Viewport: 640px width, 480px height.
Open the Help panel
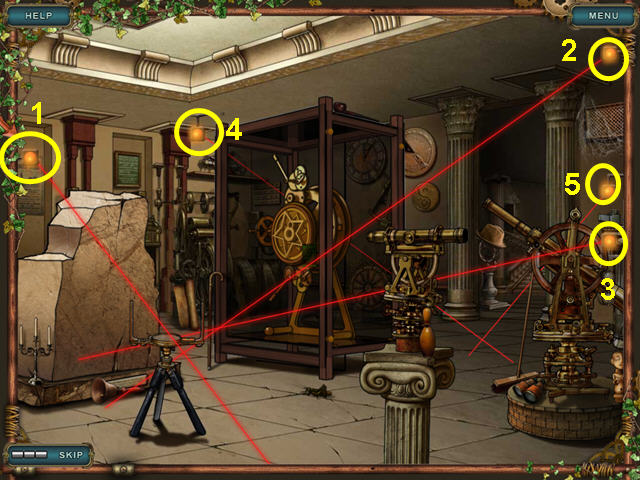tap(38, 16)
